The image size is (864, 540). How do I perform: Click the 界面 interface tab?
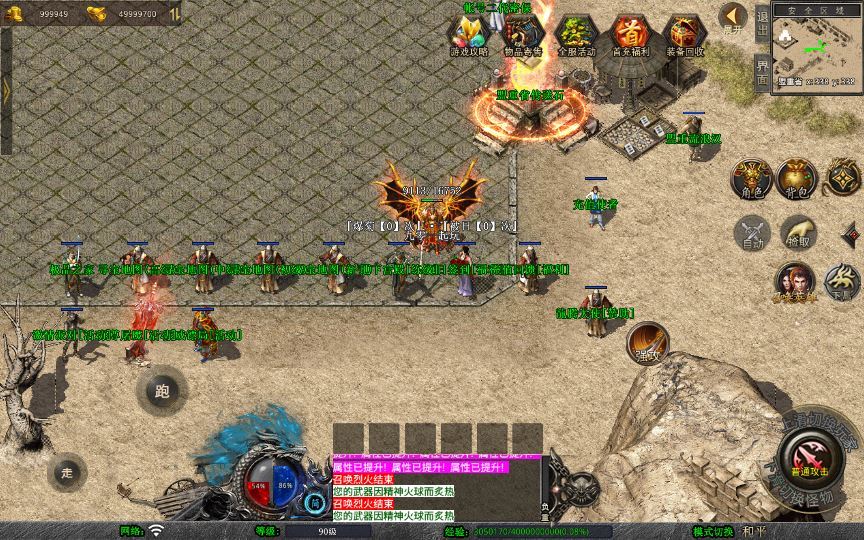point(762,72)
